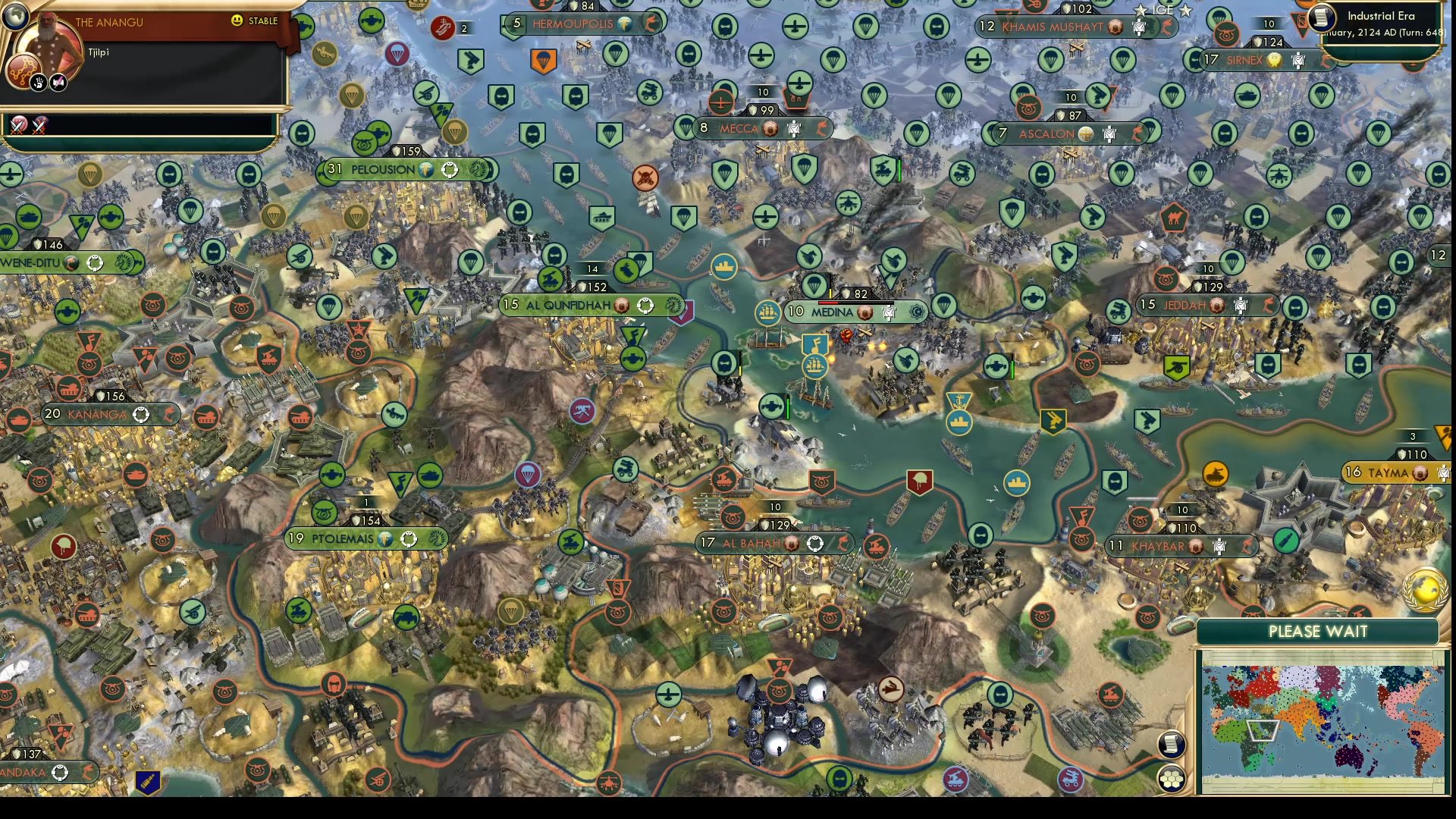Open the World Congress golden globe icon
This screenshot has height=819, width=1456.
tap(1425, 589)
